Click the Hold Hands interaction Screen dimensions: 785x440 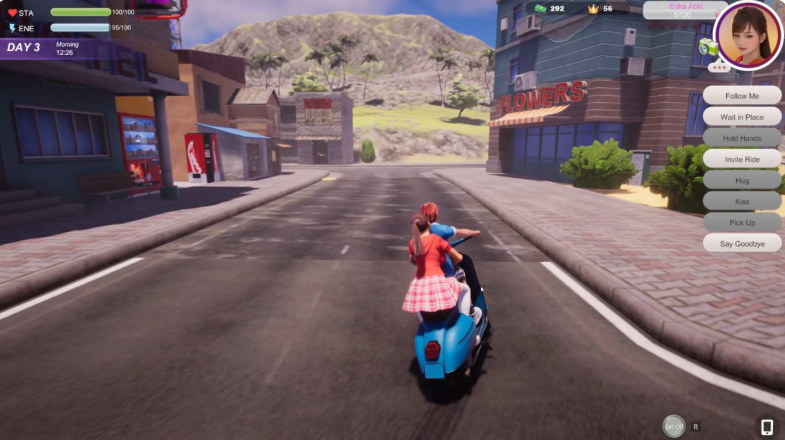tap(742, 137)
